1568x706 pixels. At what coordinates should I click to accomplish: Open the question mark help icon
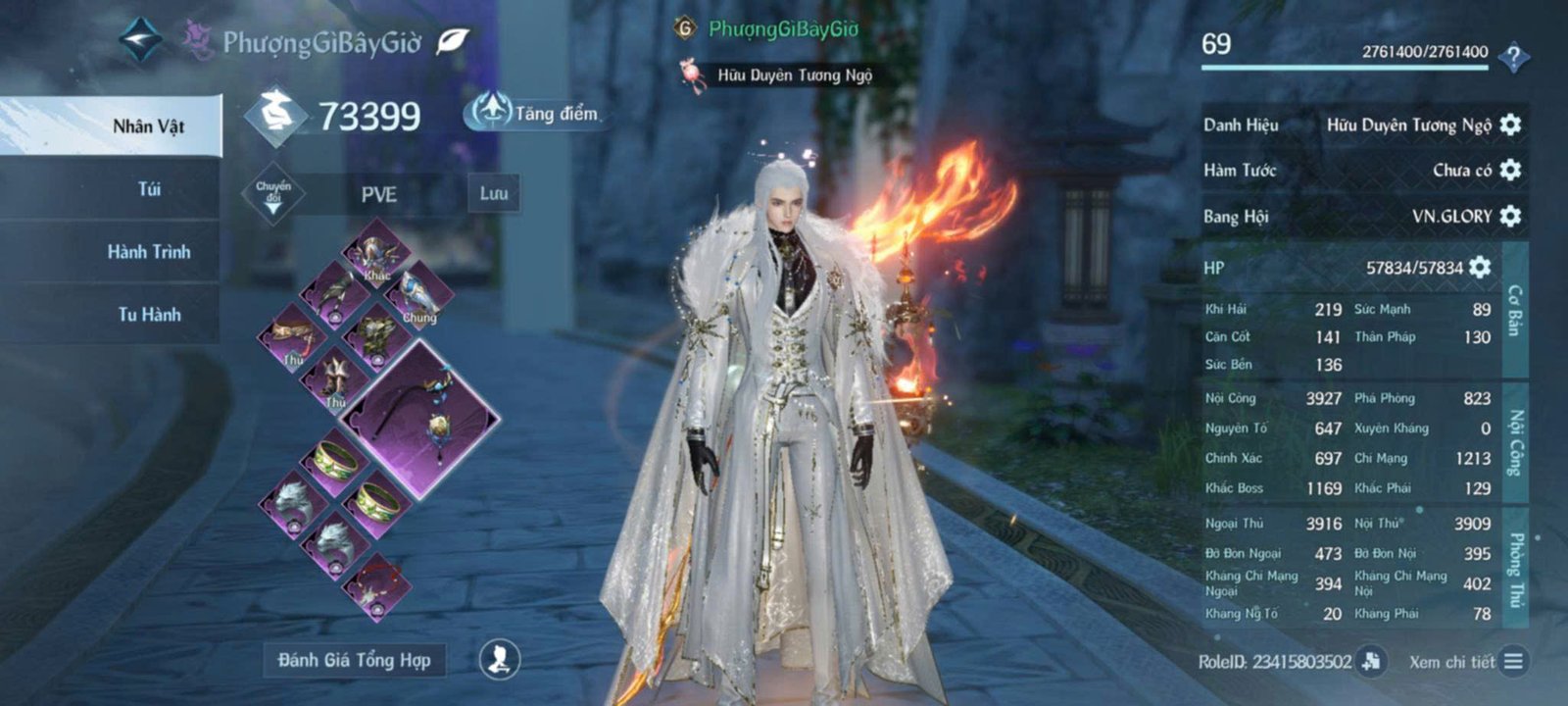(1513, 57)
